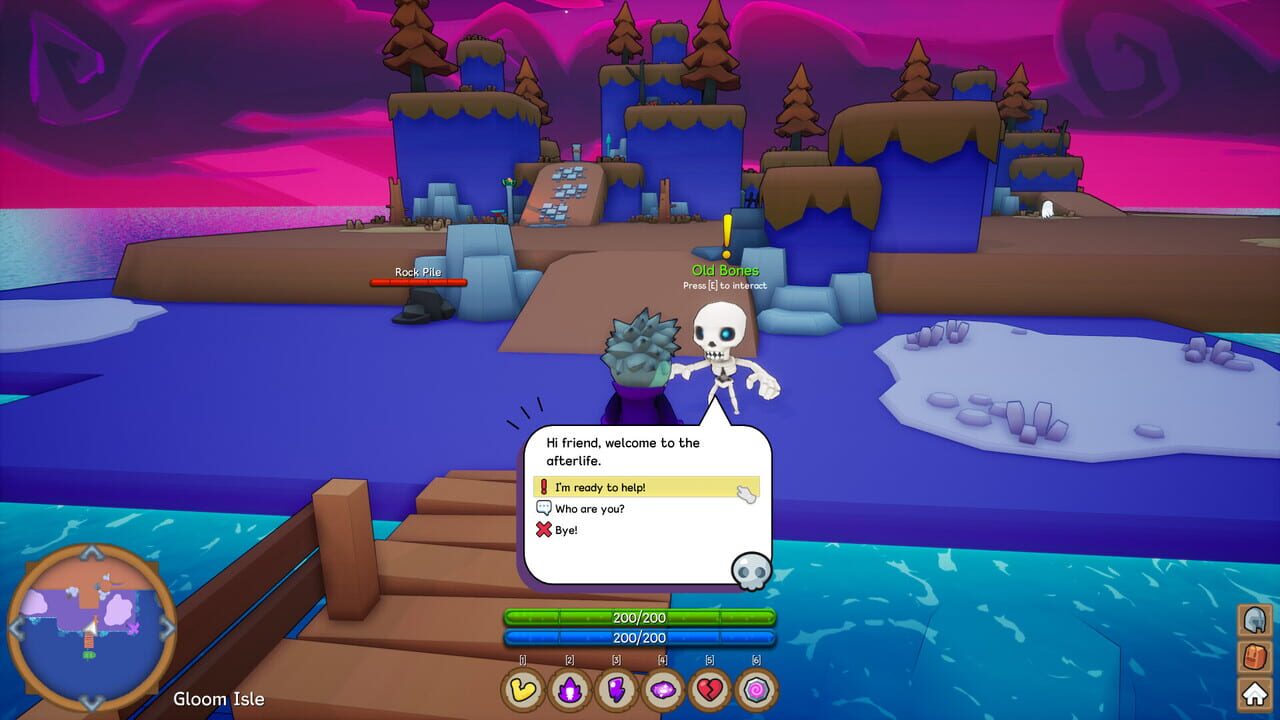The height and width of the screenshot is (720, 1280).
Task: Open the backpack inventory
Action: click(x=1254, y=657)
